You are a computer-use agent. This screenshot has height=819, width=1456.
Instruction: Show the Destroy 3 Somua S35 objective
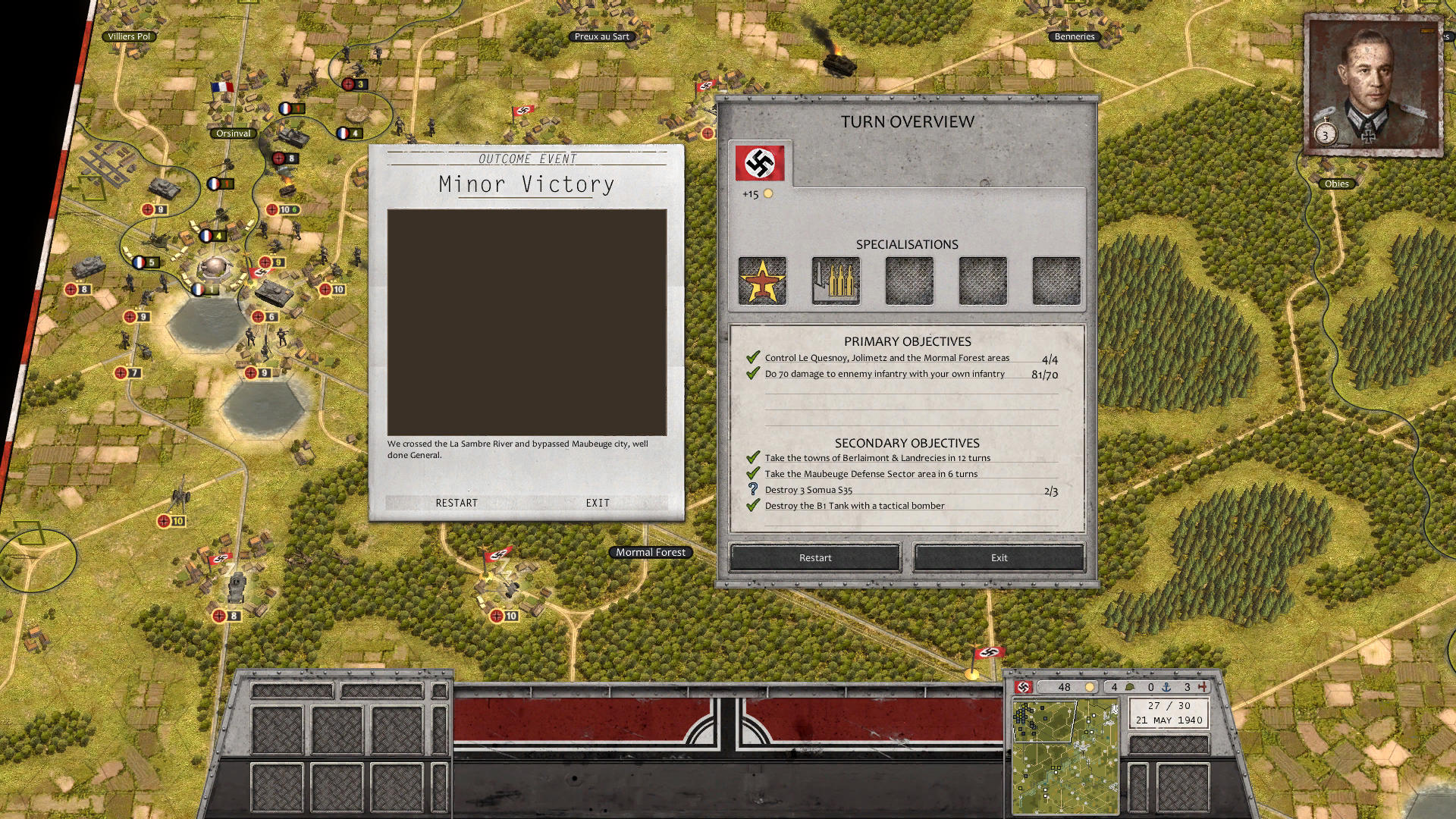(808, 490)
